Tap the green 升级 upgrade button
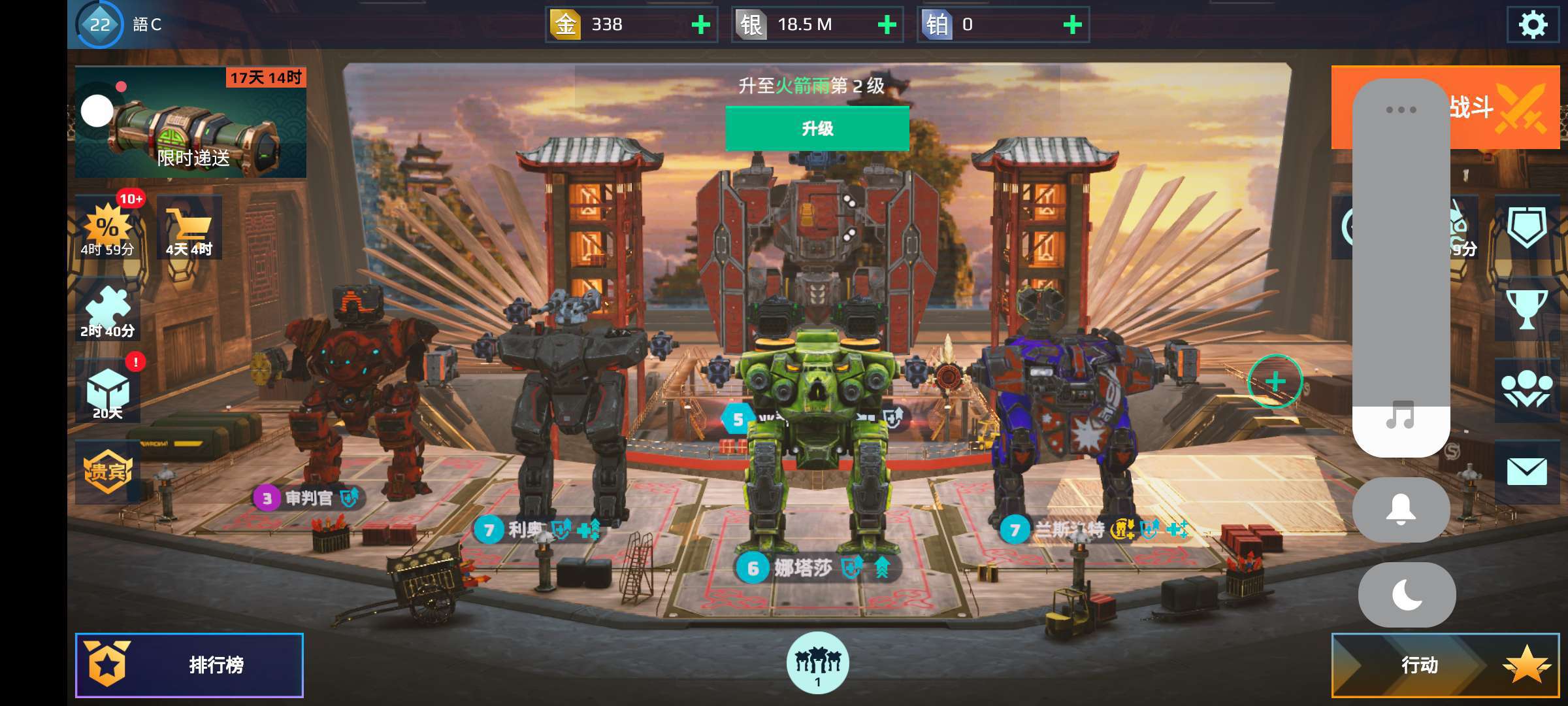1568x706 pixels. pos(817,128)
